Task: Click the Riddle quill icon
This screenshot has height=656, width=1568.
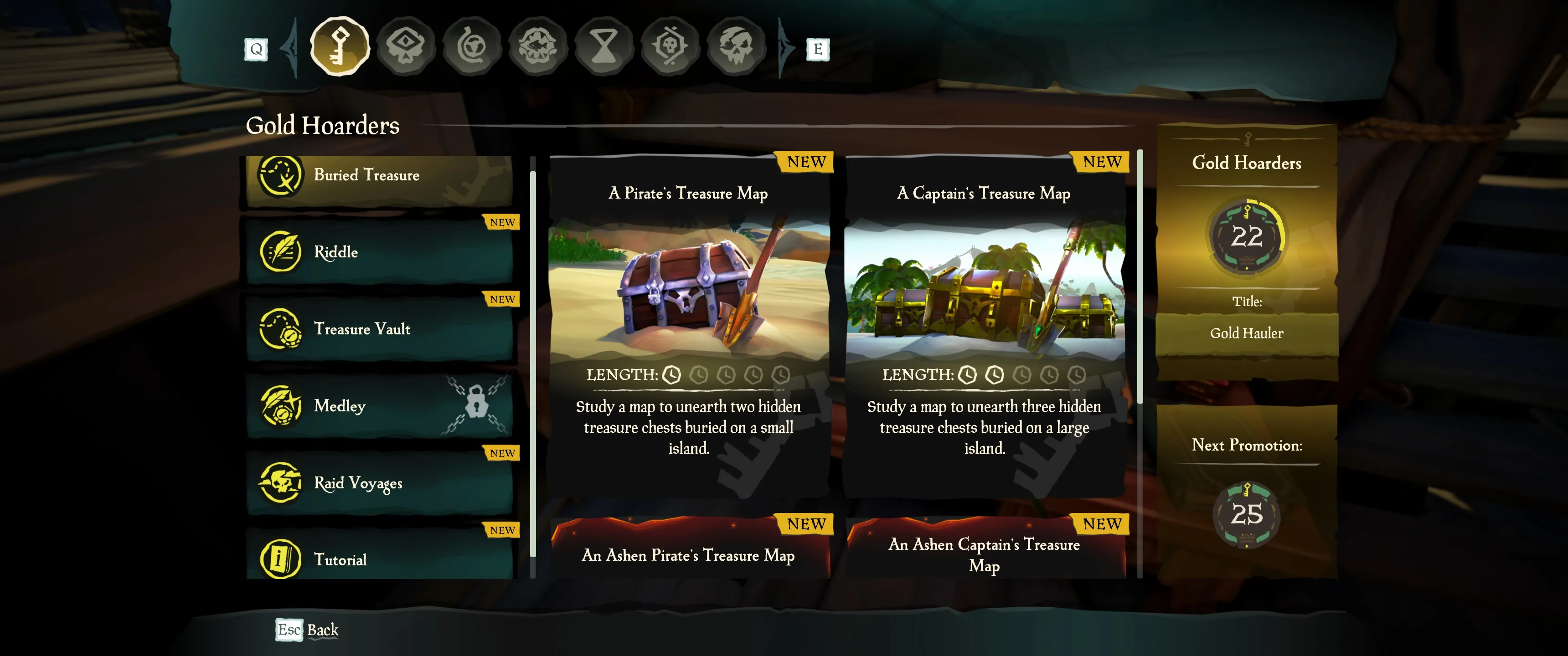Action: [281, 252]
